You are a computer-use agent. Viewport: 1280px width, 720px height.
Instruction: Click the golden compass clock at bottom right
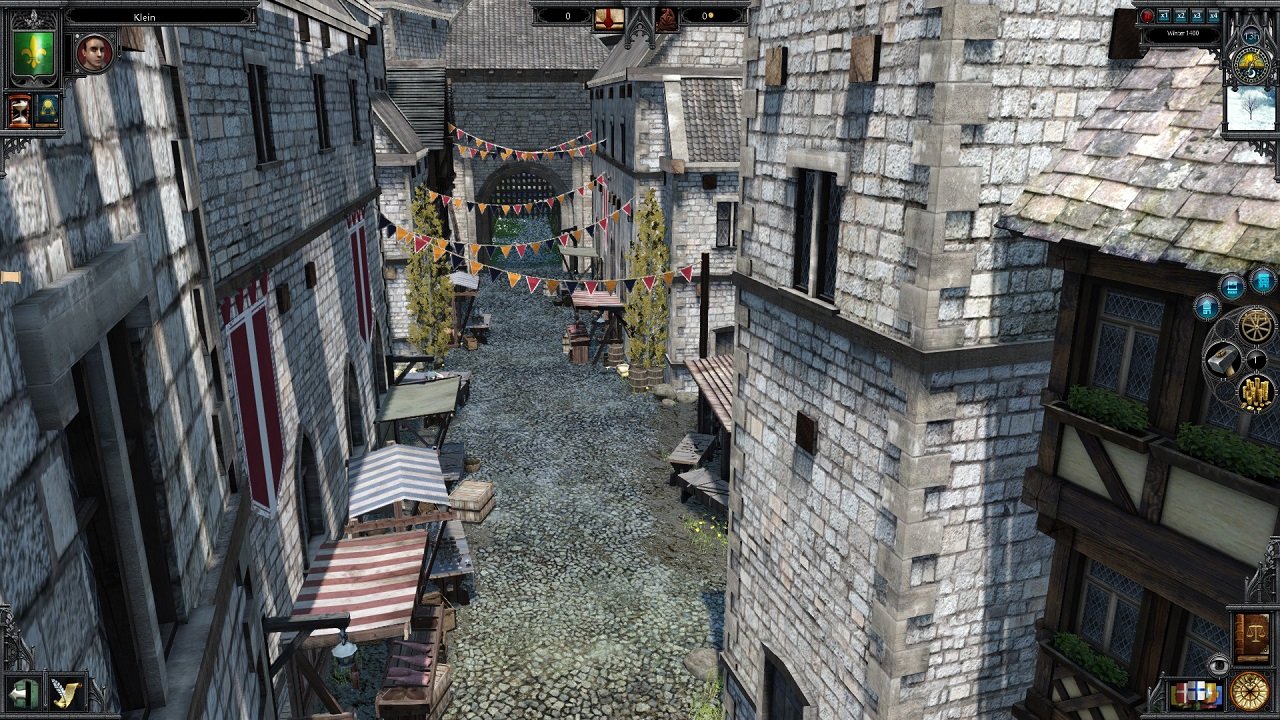[x=1249, y=692]
